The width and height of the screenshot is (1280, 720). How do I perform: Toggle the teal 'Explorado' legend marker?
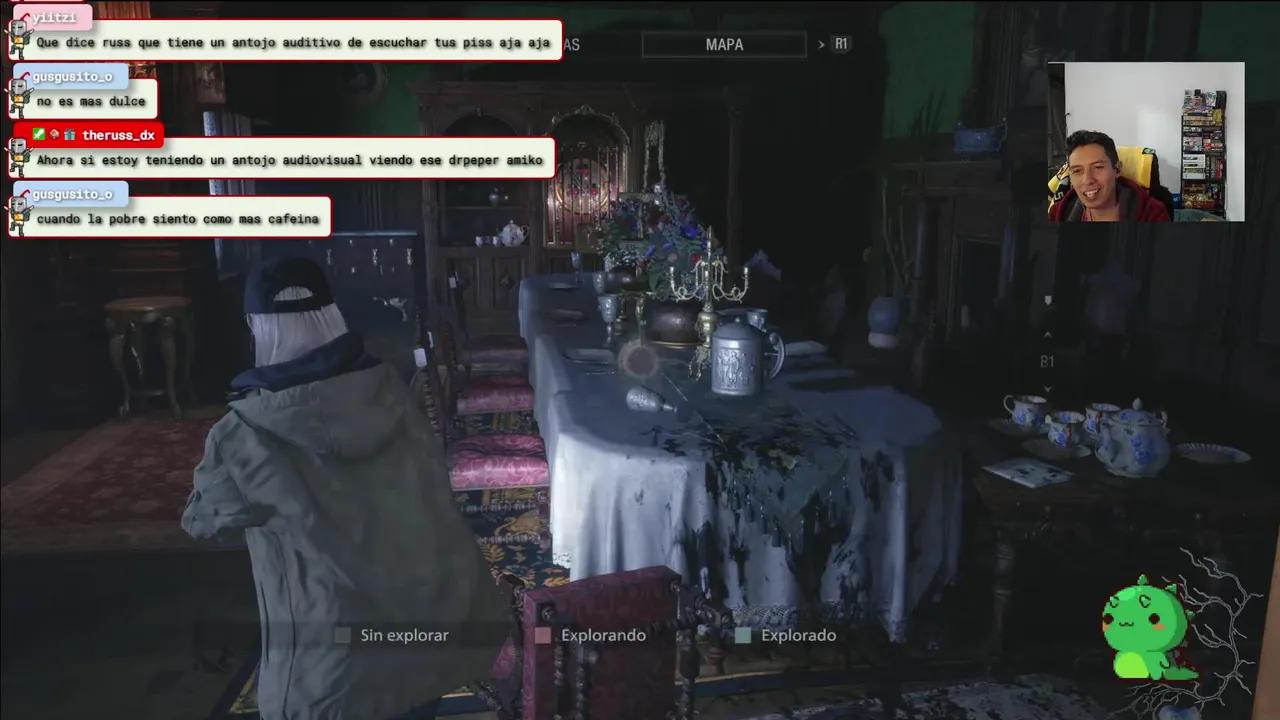point(743,635)
